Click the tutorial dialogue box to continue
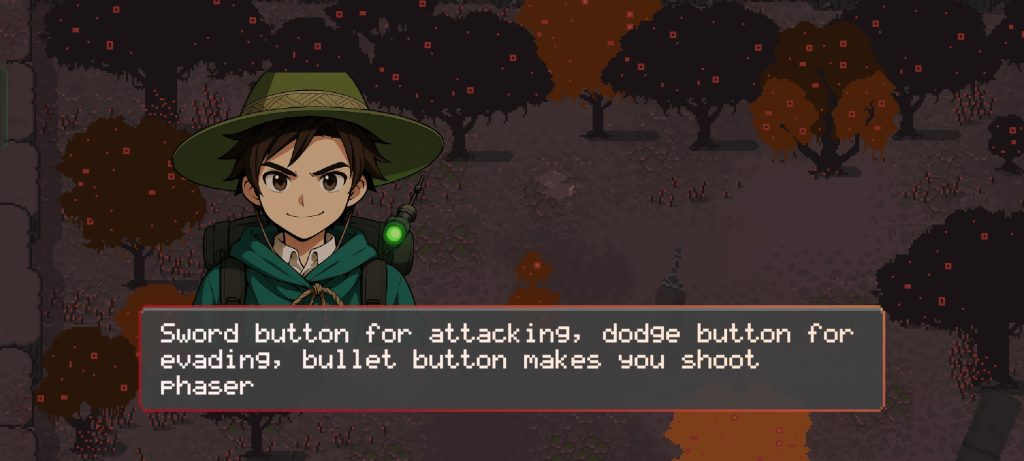 click(x=512, y=359)
